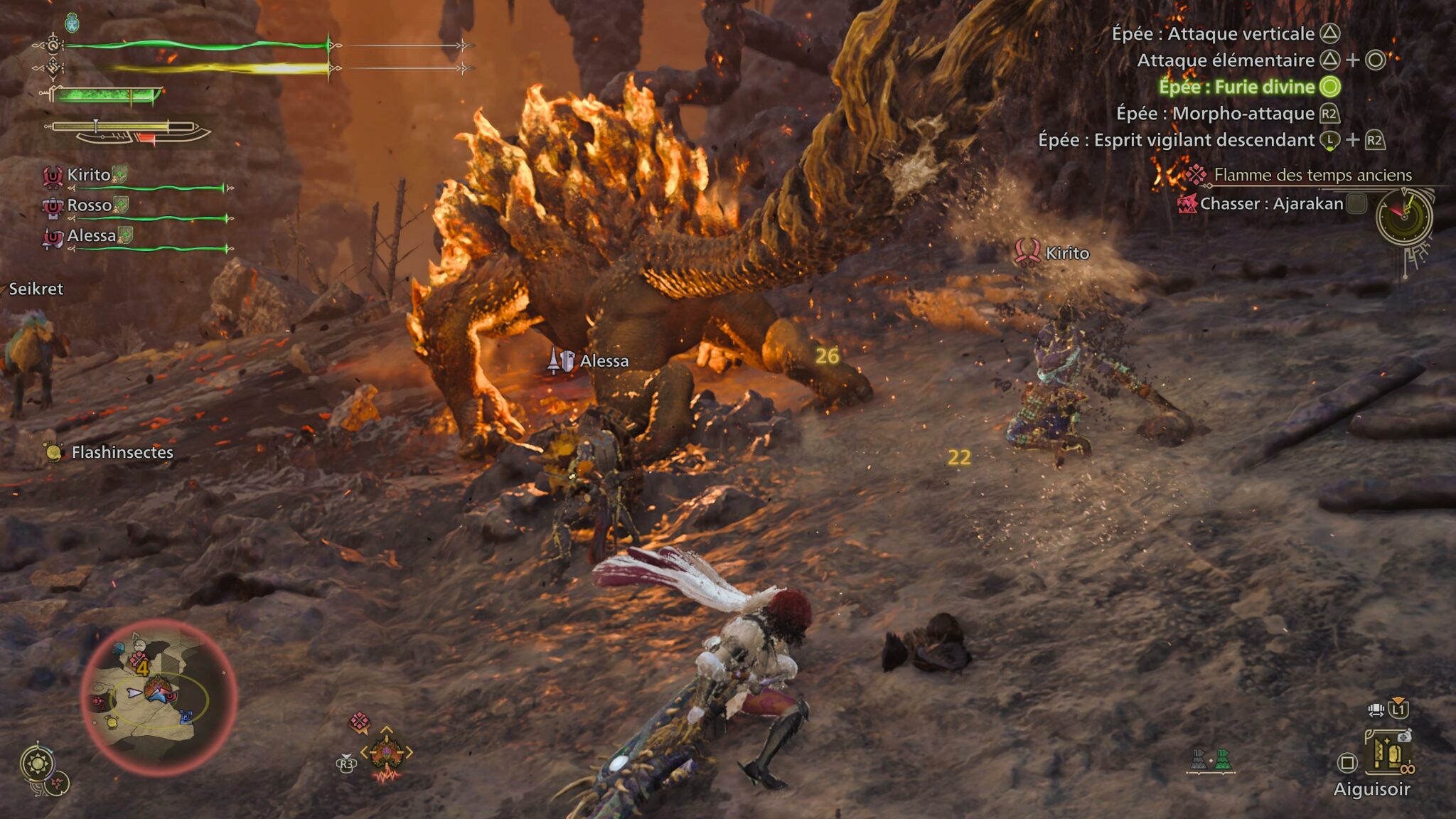Click the radial shortcut icon beside L1
The width and height of the screenshot is (1456, 819).
pyautogui.click(x=1376, y=710)
